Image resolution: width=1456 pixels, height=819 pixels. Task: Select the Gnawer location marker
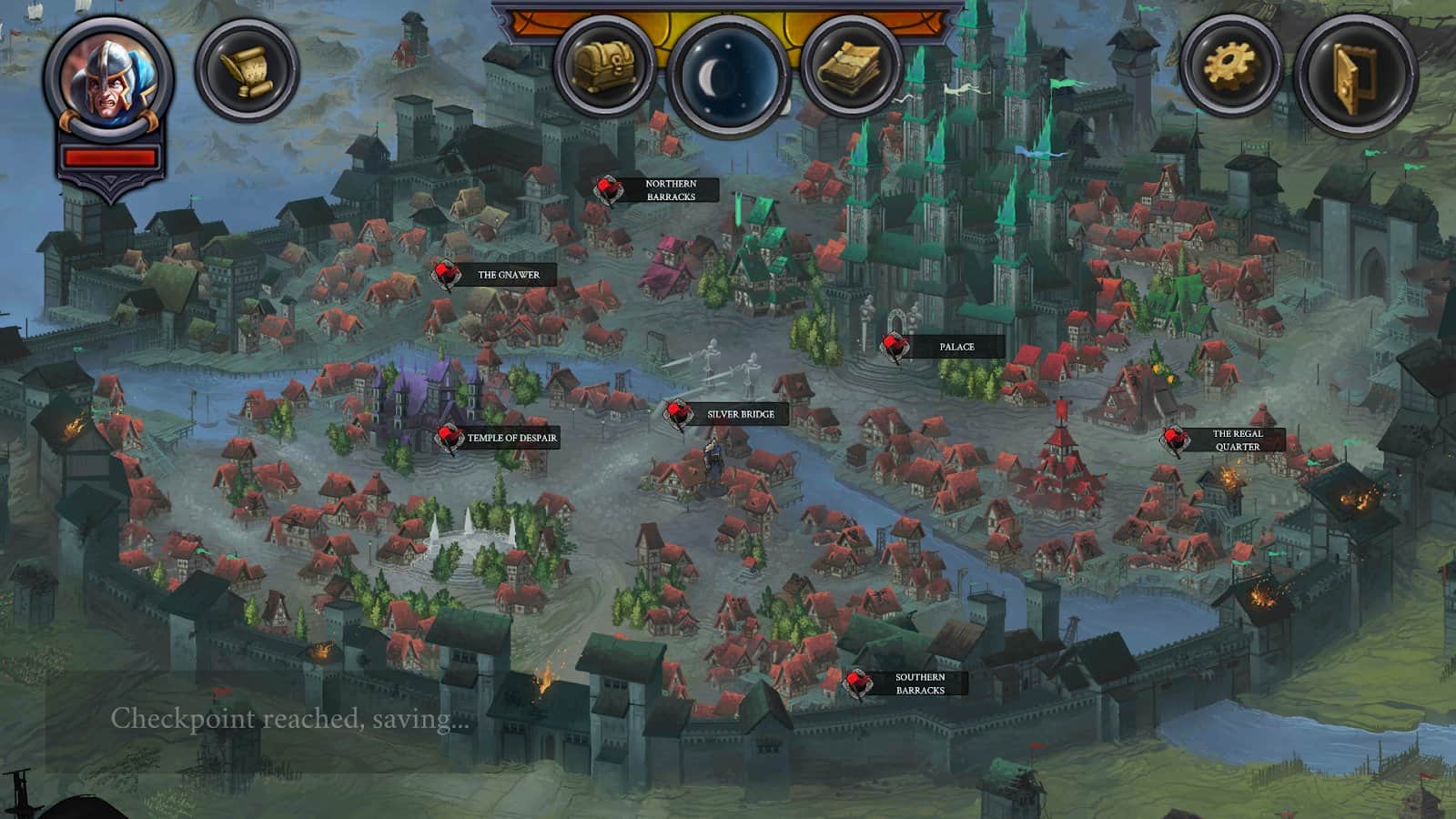coord(443,273)
